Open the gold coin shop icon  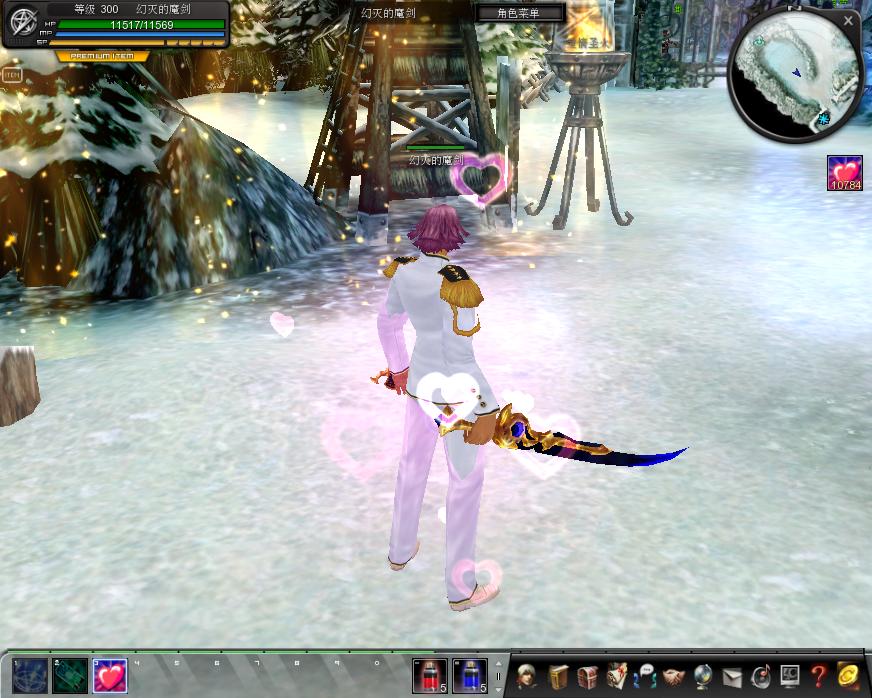[x=849, y=676]
